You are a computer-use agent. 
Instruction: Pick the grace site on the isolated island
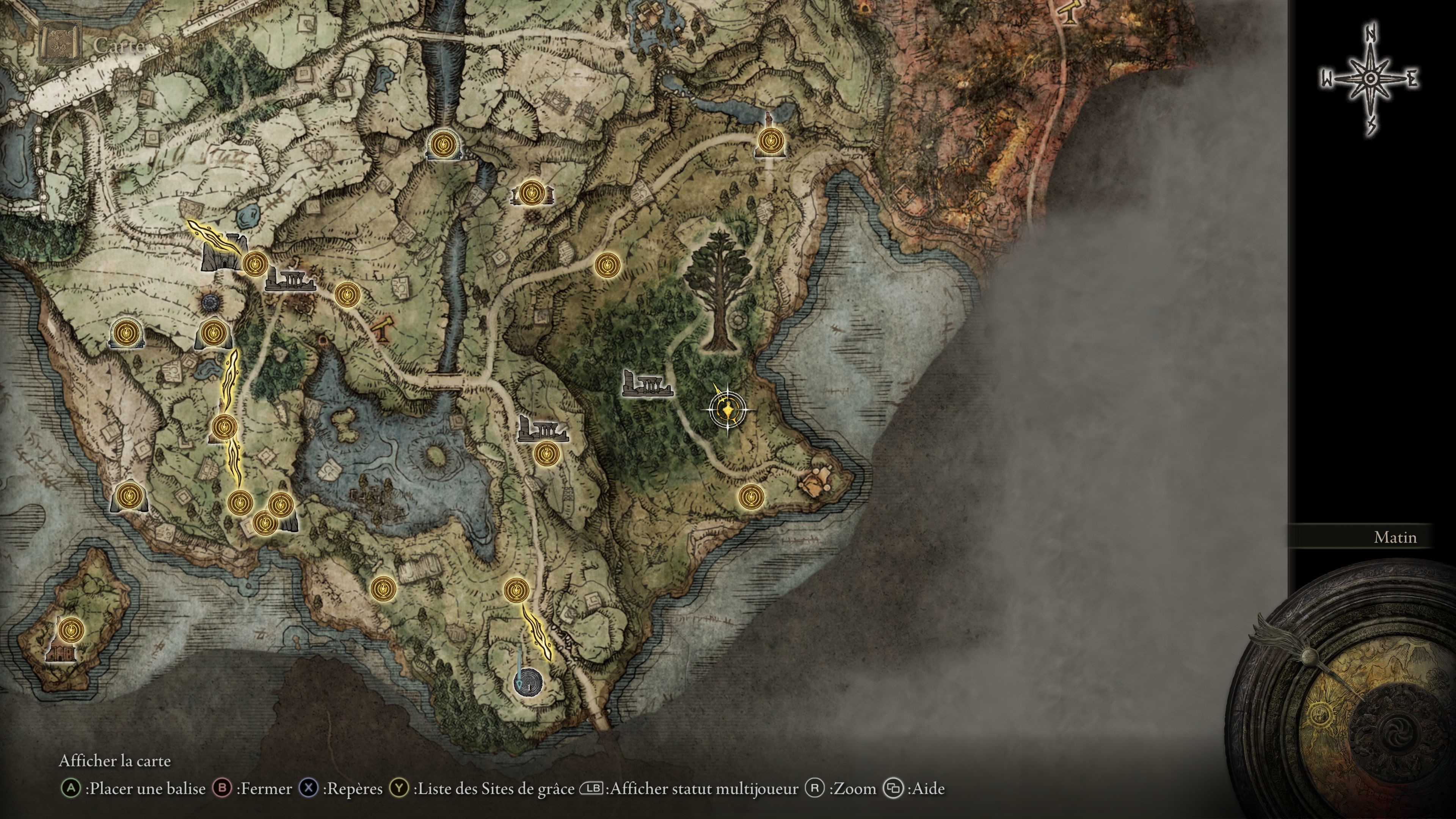pyautogui.click(x=71, y=629)
